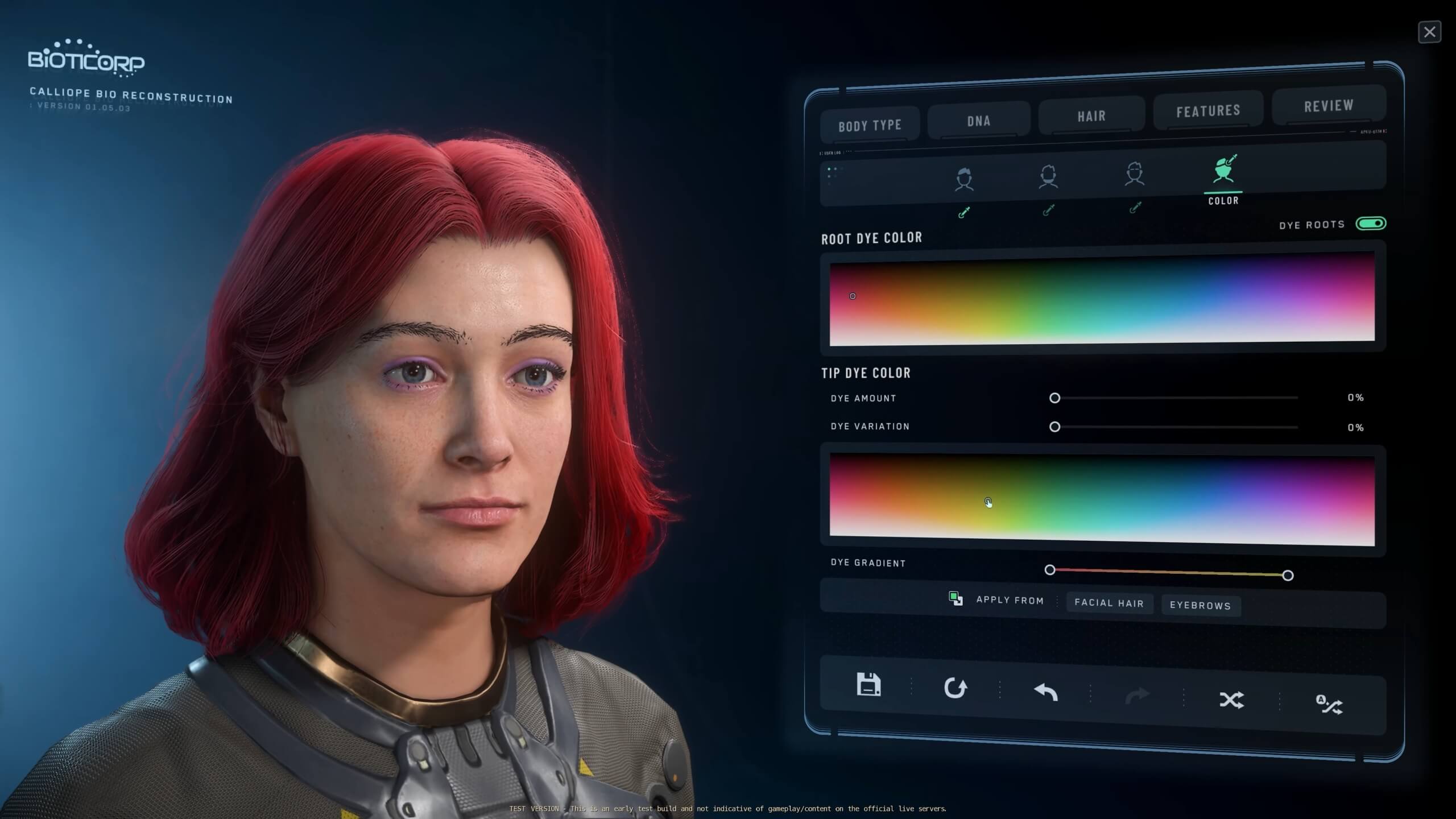Open the Color hair category
Viewport: 1456px width, 819px height.
click(x=1223, y=171)
